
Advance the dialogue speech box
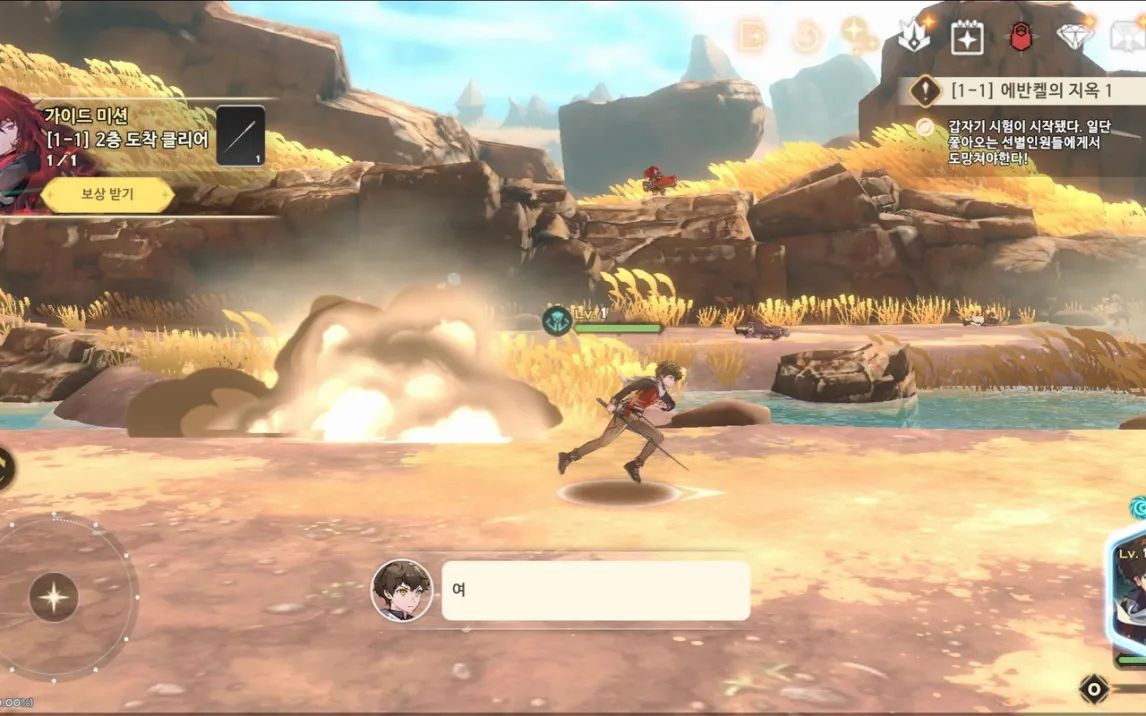[595, 590]
